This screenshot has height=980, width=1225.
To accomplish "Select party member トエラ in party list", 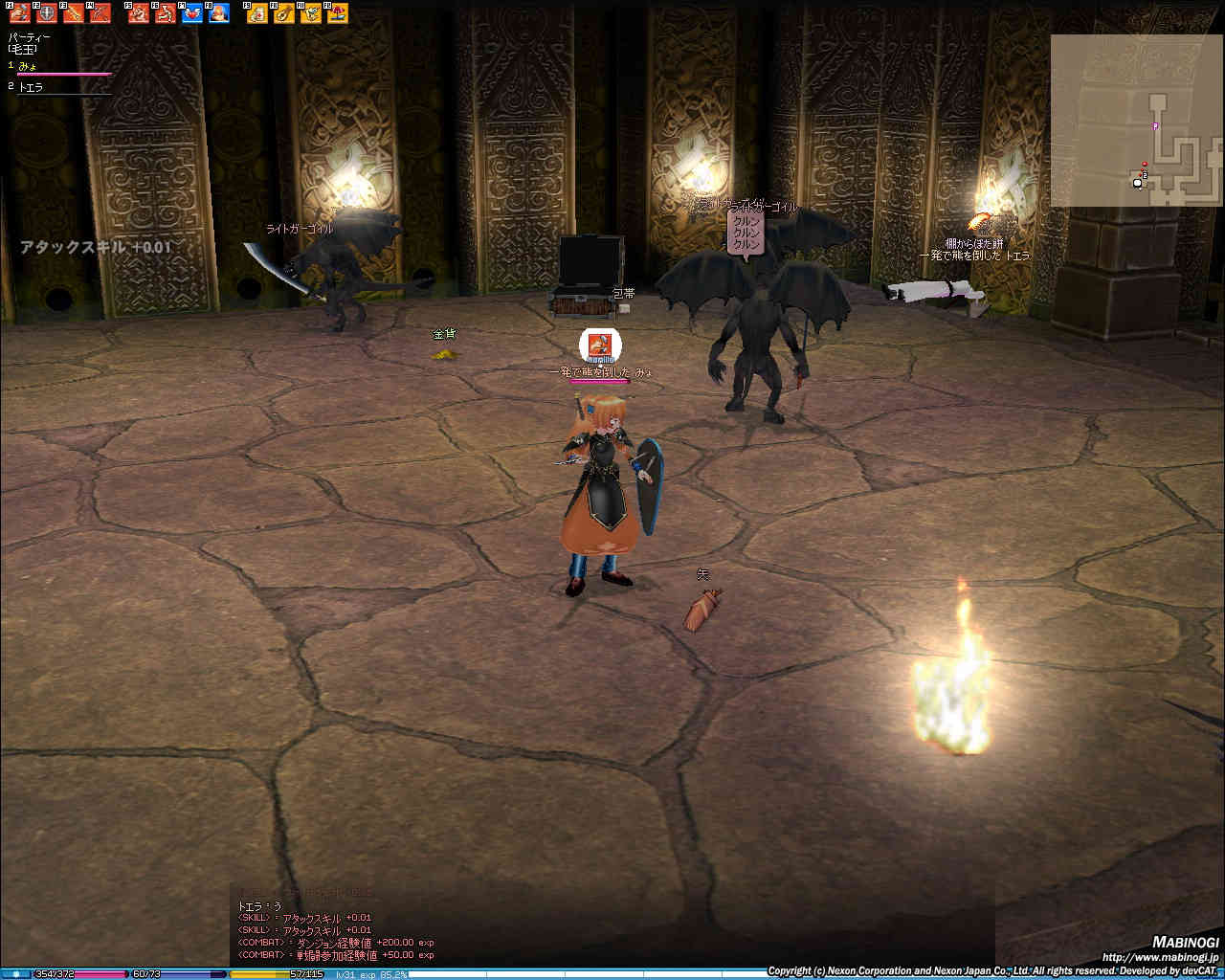I will 31,87.
